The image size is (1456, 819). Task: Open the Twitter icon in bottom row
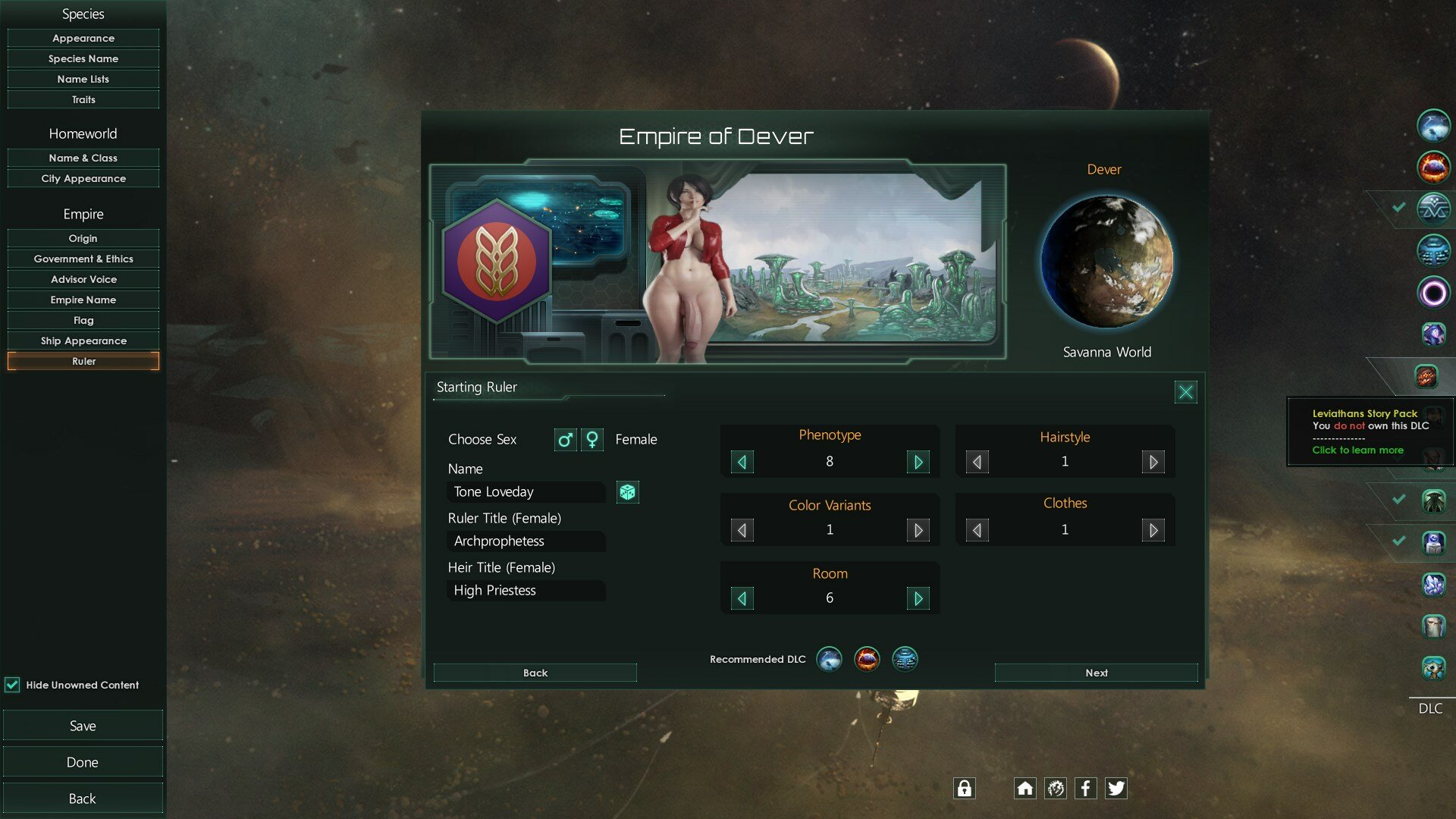[1116, 788]
